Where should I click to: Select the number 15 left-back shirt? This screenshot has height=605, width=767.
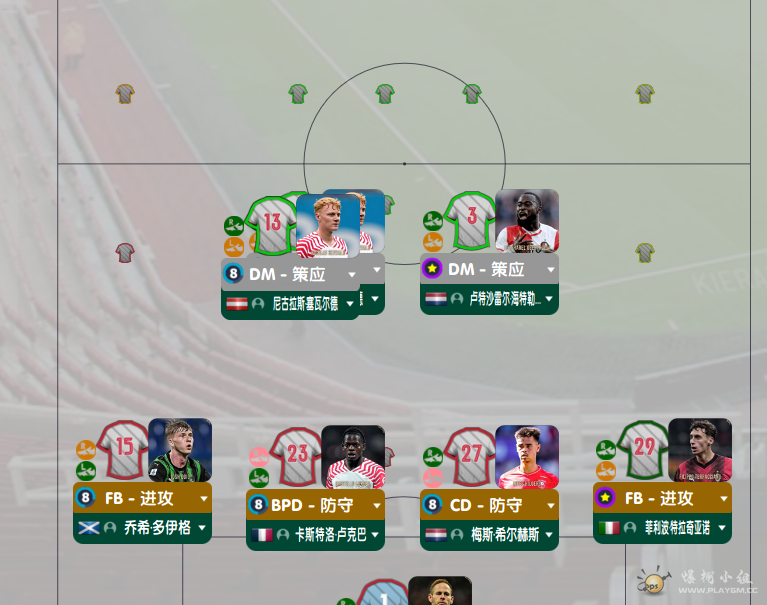[124, 447]
